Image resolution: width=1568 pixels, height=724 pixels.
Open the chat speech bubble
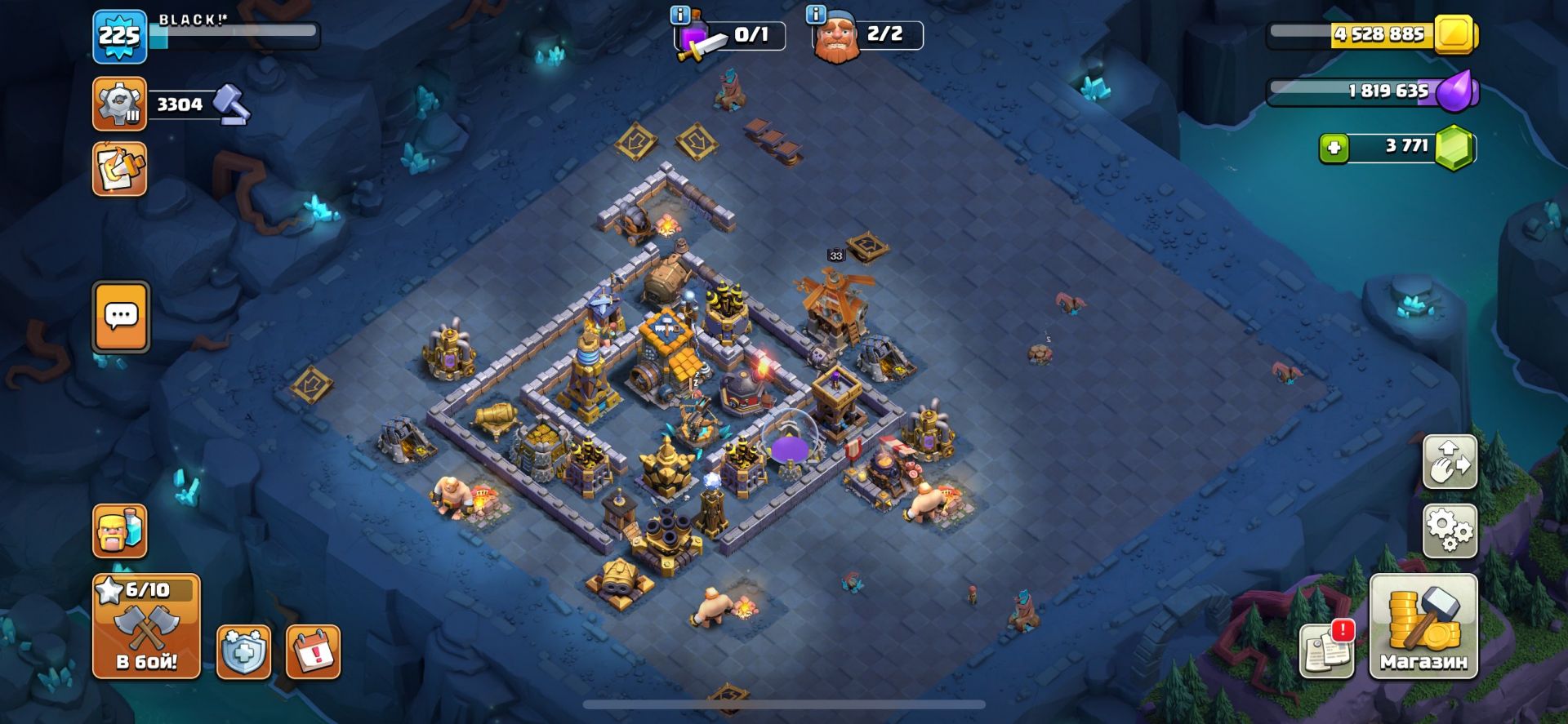click(121, 317)
